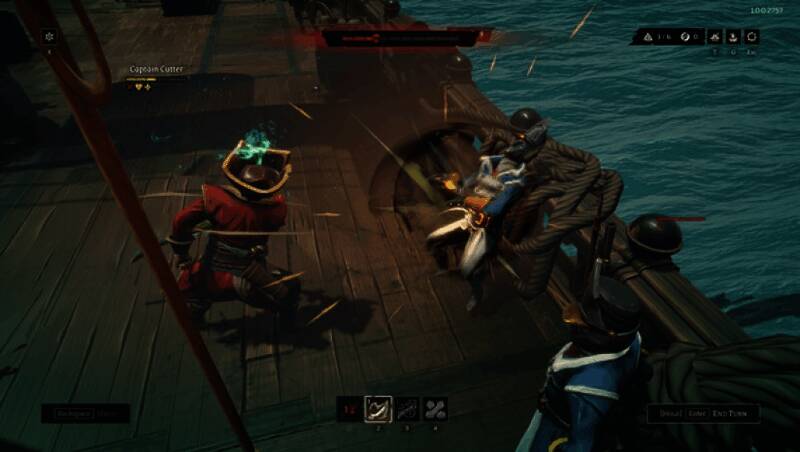
Task: Use the third ability in the action bar
Action: pyautogui.click(x=435, y=408)
